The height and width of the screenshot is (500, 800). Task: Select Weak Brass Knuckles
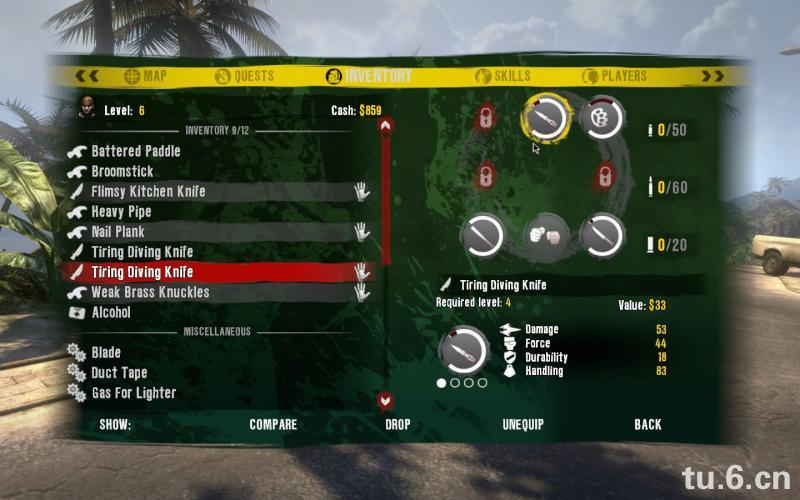(150, 293)
